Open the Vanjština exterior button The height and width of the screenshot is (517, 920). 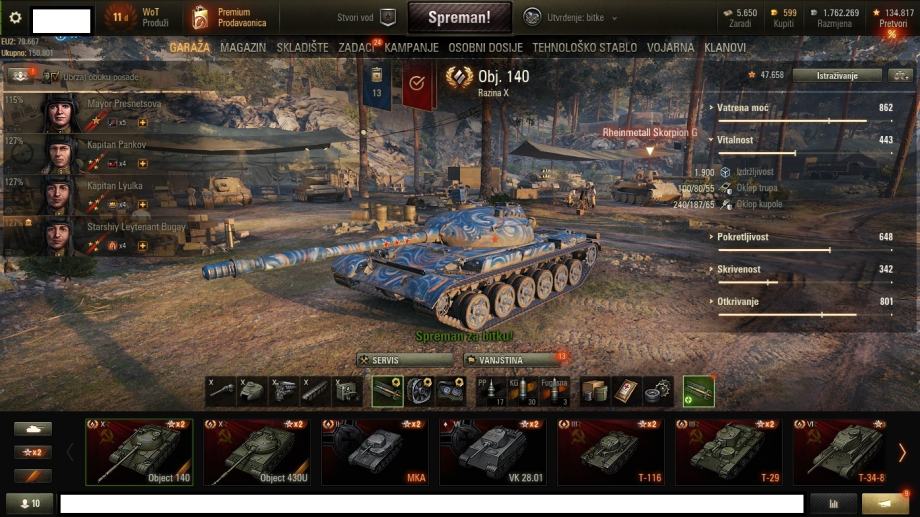509,359
